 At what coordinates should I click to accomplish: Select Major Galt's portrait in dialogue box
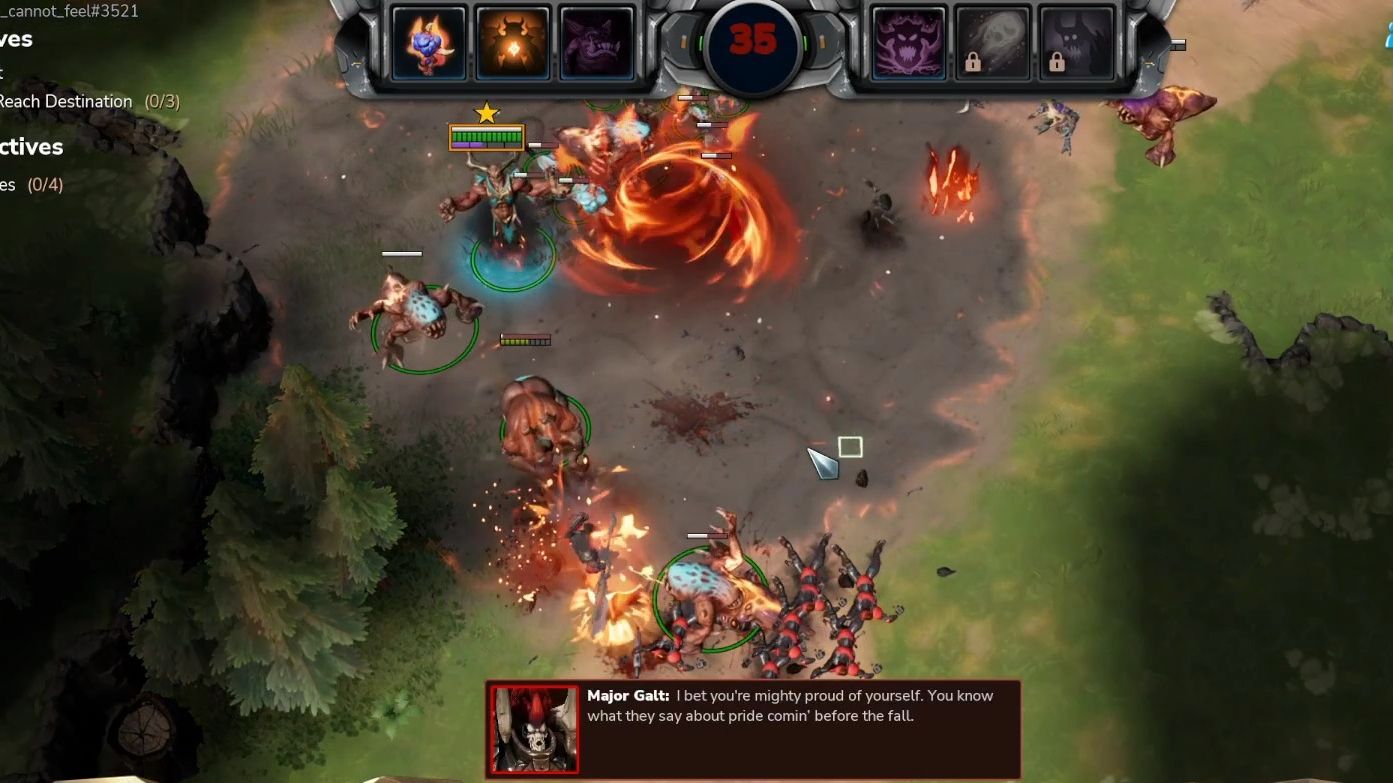pyautogui.click(x=534, y=729)
